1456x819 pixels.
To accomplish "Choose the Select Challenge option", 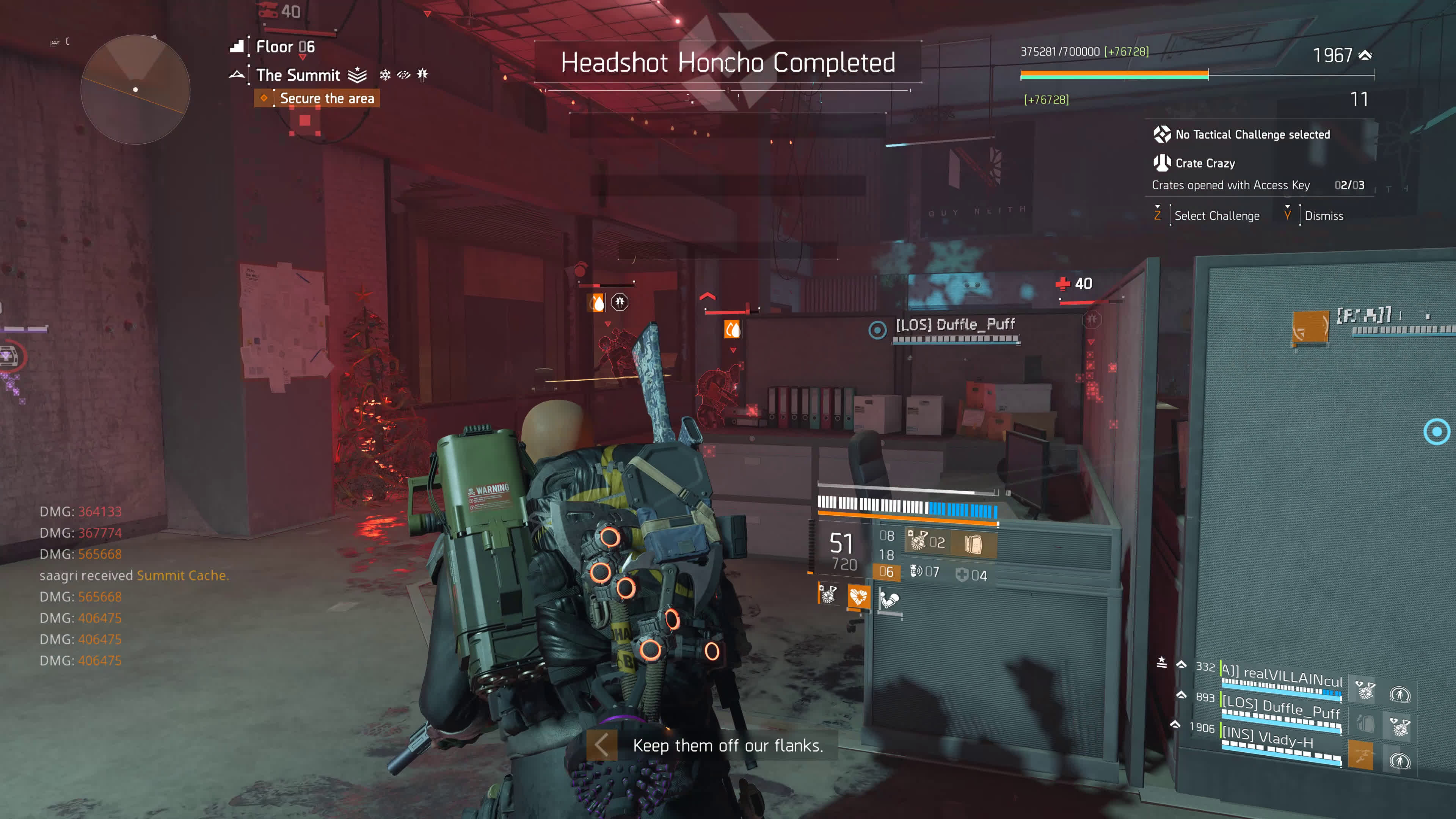I will [1216, 216].
